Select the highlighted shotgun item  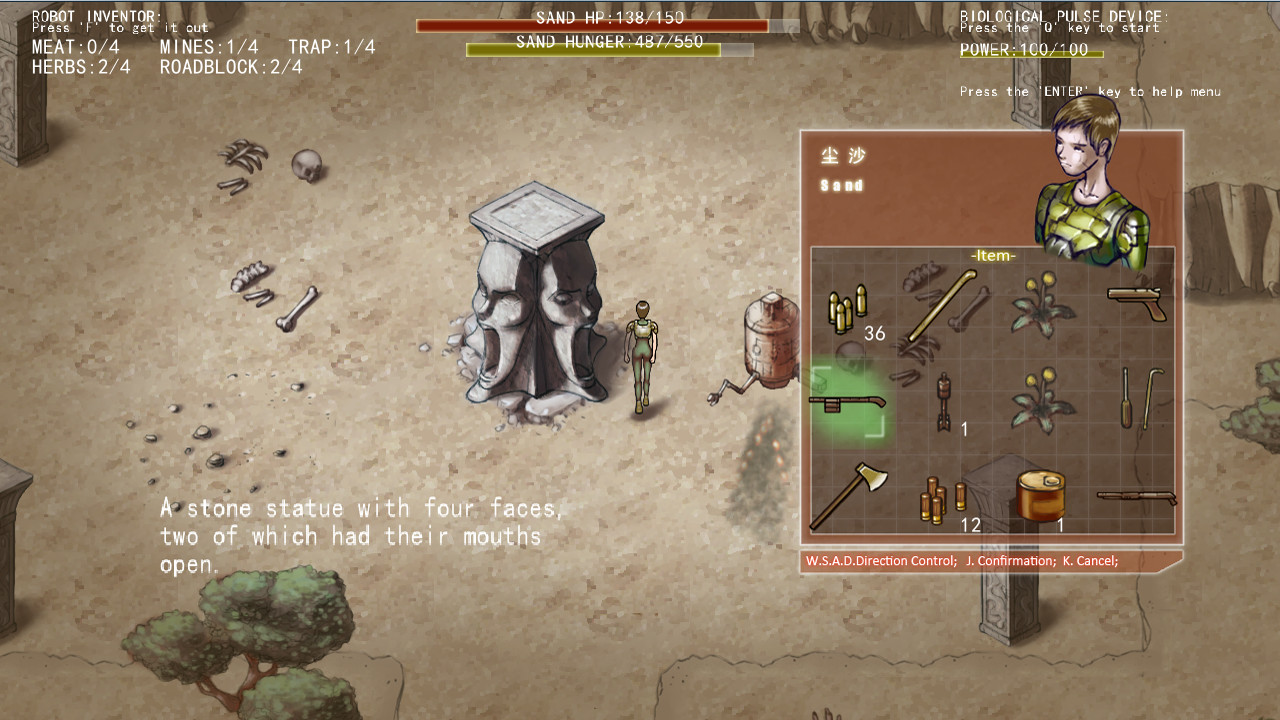click(850, 400)
